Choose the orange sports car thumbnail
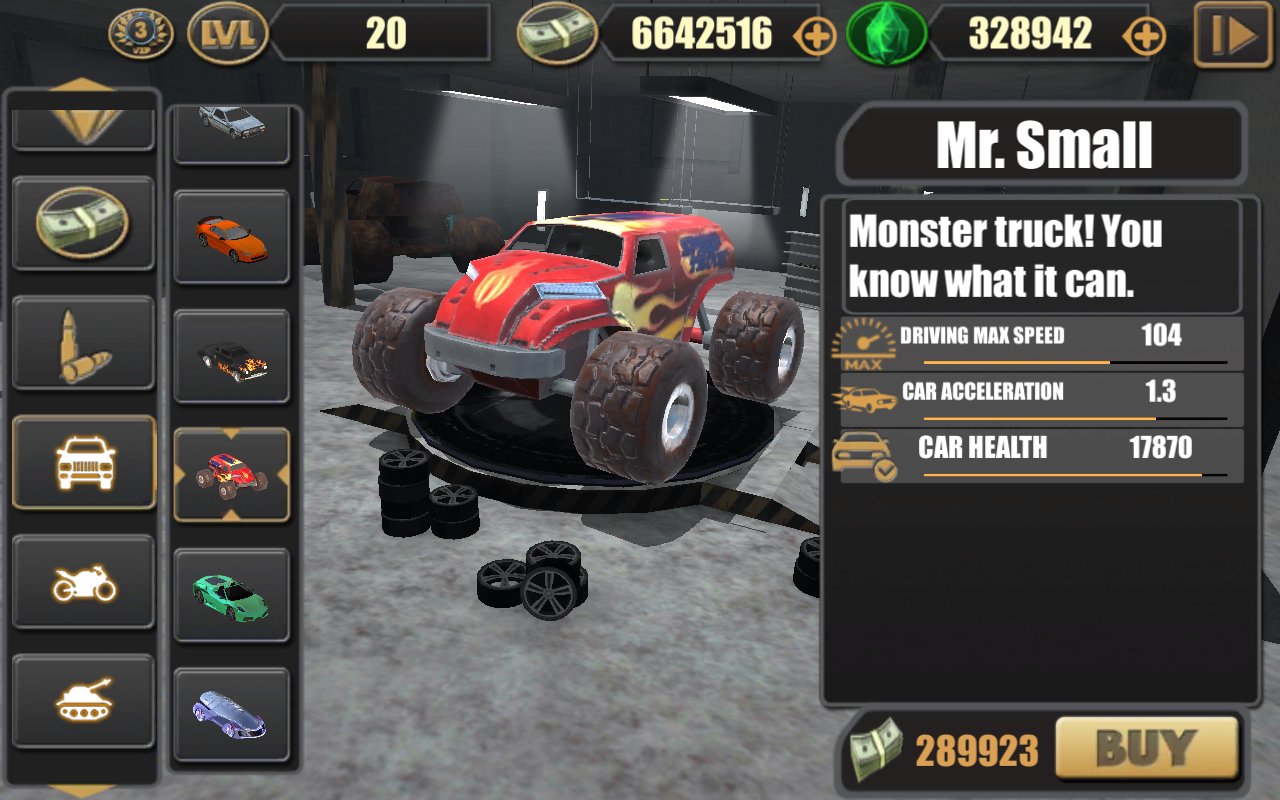This screenshot has height=800, width=1280. pos(231,237)
